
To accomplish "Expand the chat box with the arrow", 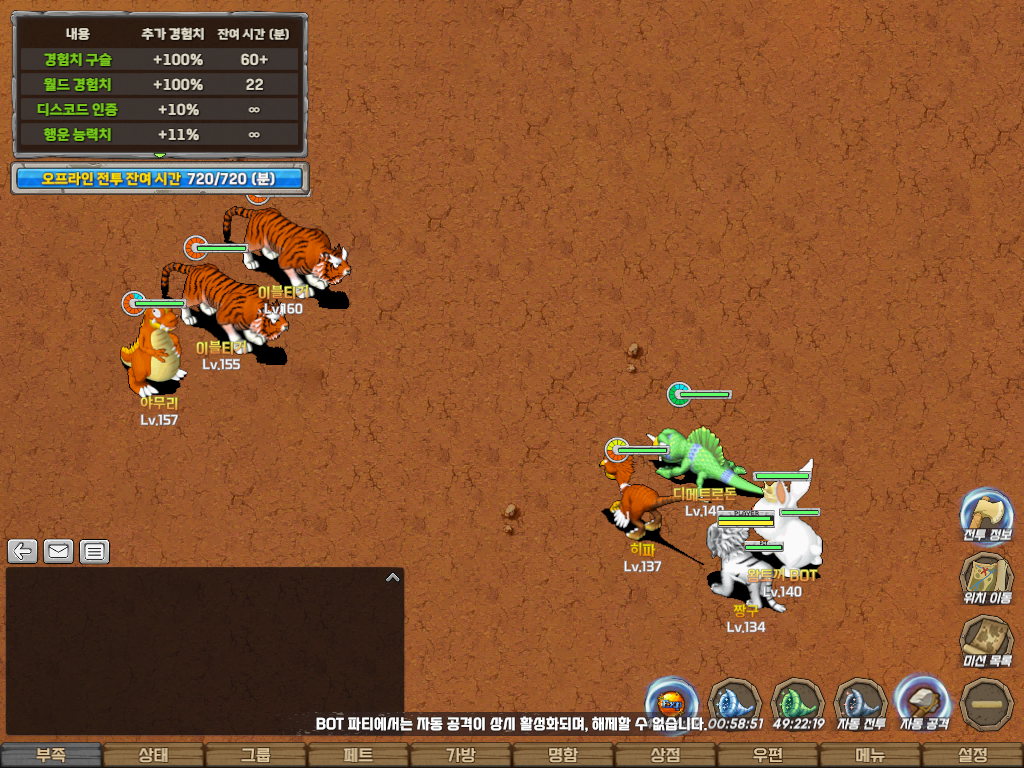I will click(x=392, y=577).
